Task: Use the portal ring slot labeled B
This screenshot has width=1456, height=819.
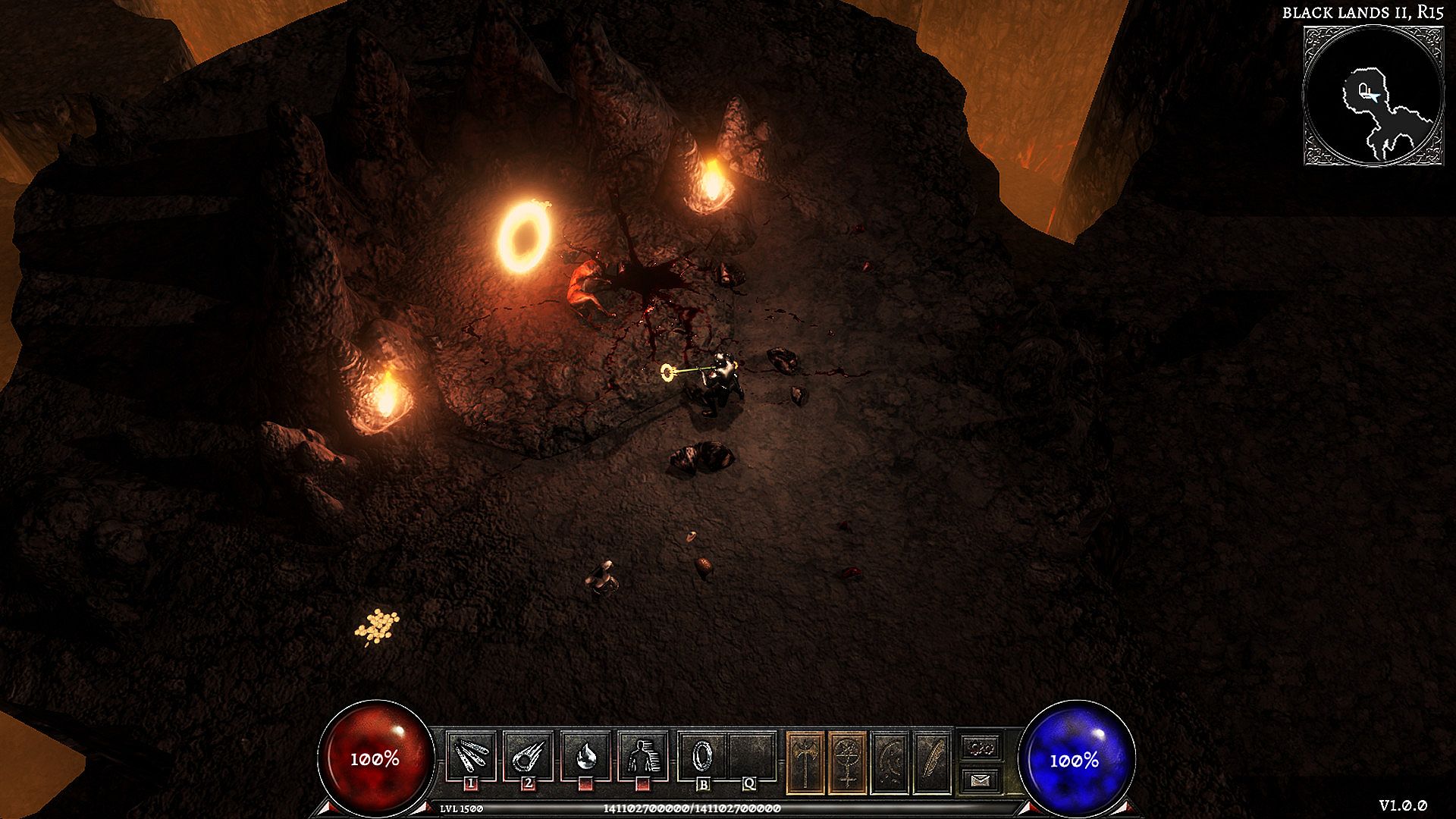Action: point(702,756)
